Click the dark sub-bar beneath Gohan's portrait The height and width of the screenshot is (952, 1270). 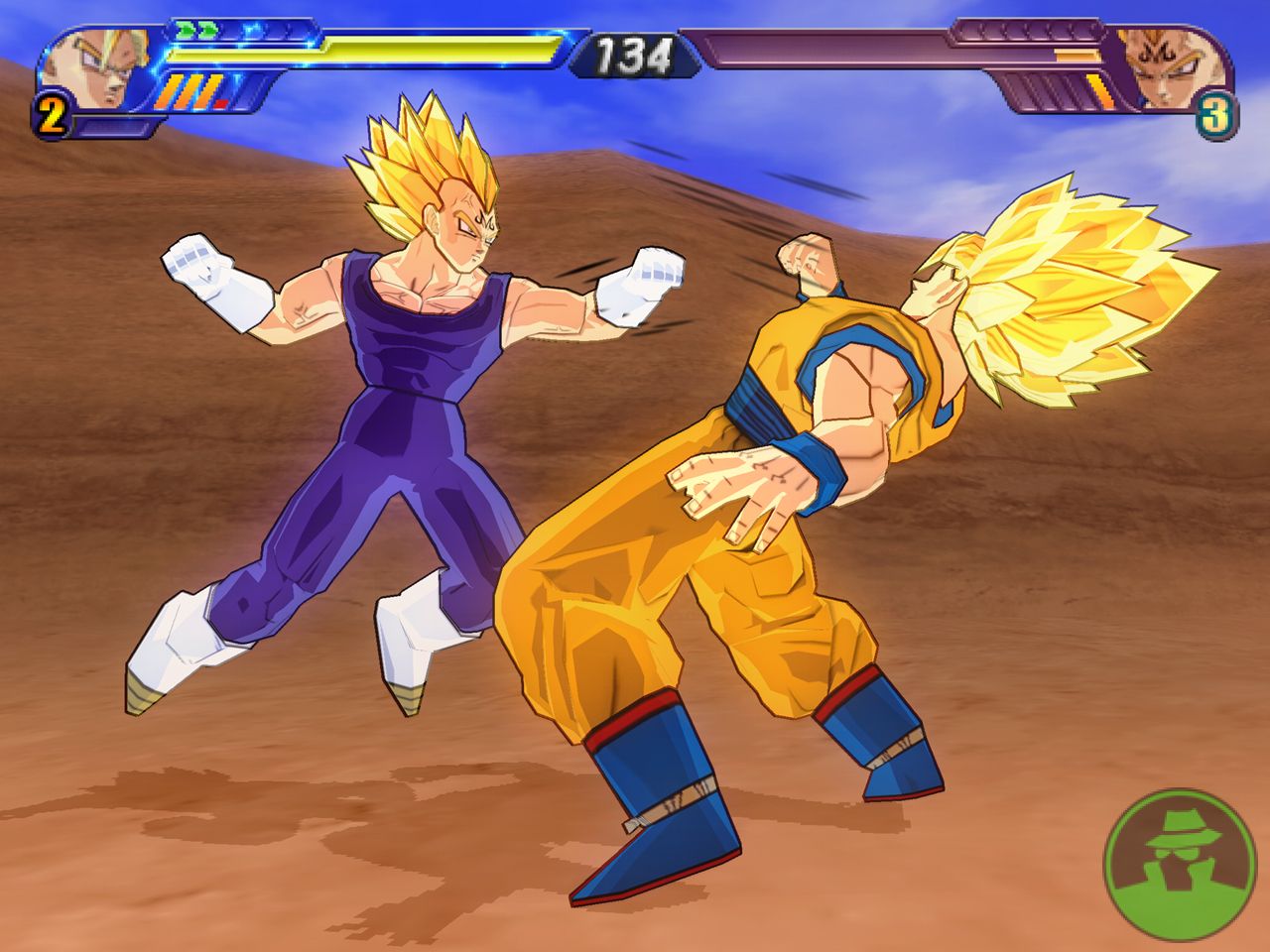(117, 125)
